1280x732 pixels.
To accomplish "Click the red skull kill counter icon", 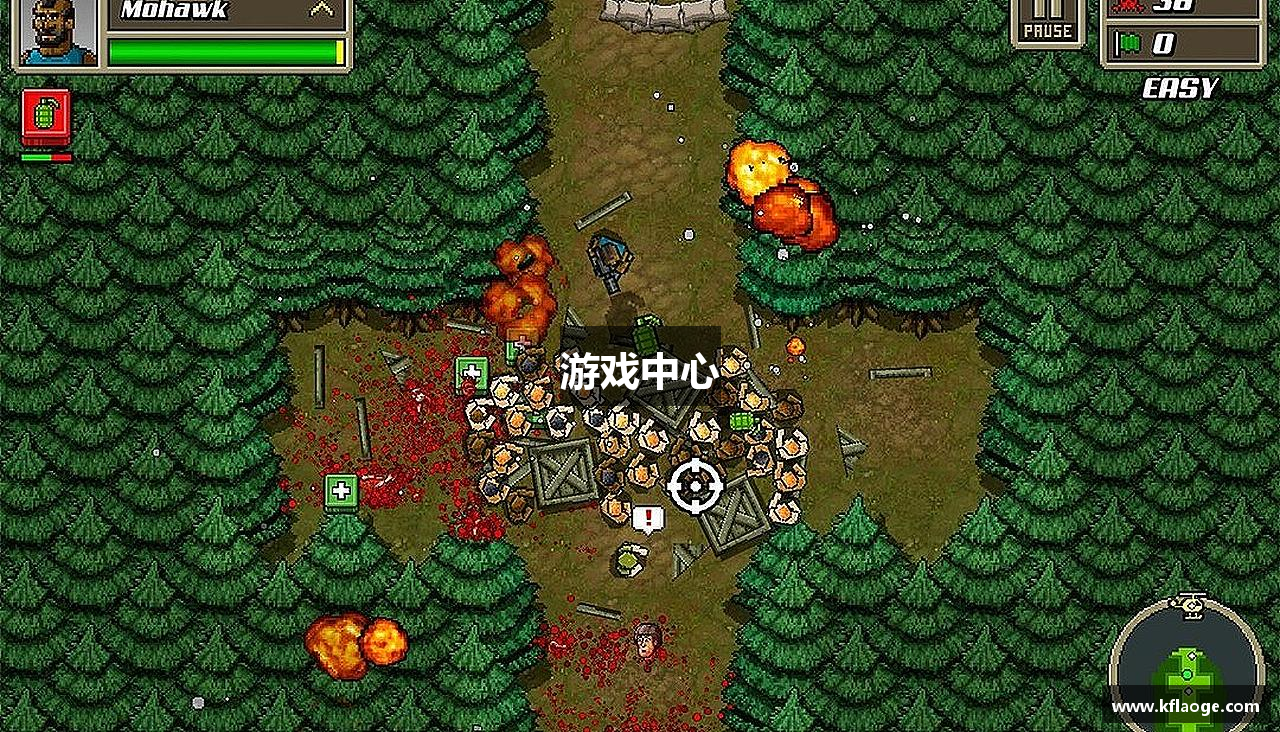I will point(1127,6).
